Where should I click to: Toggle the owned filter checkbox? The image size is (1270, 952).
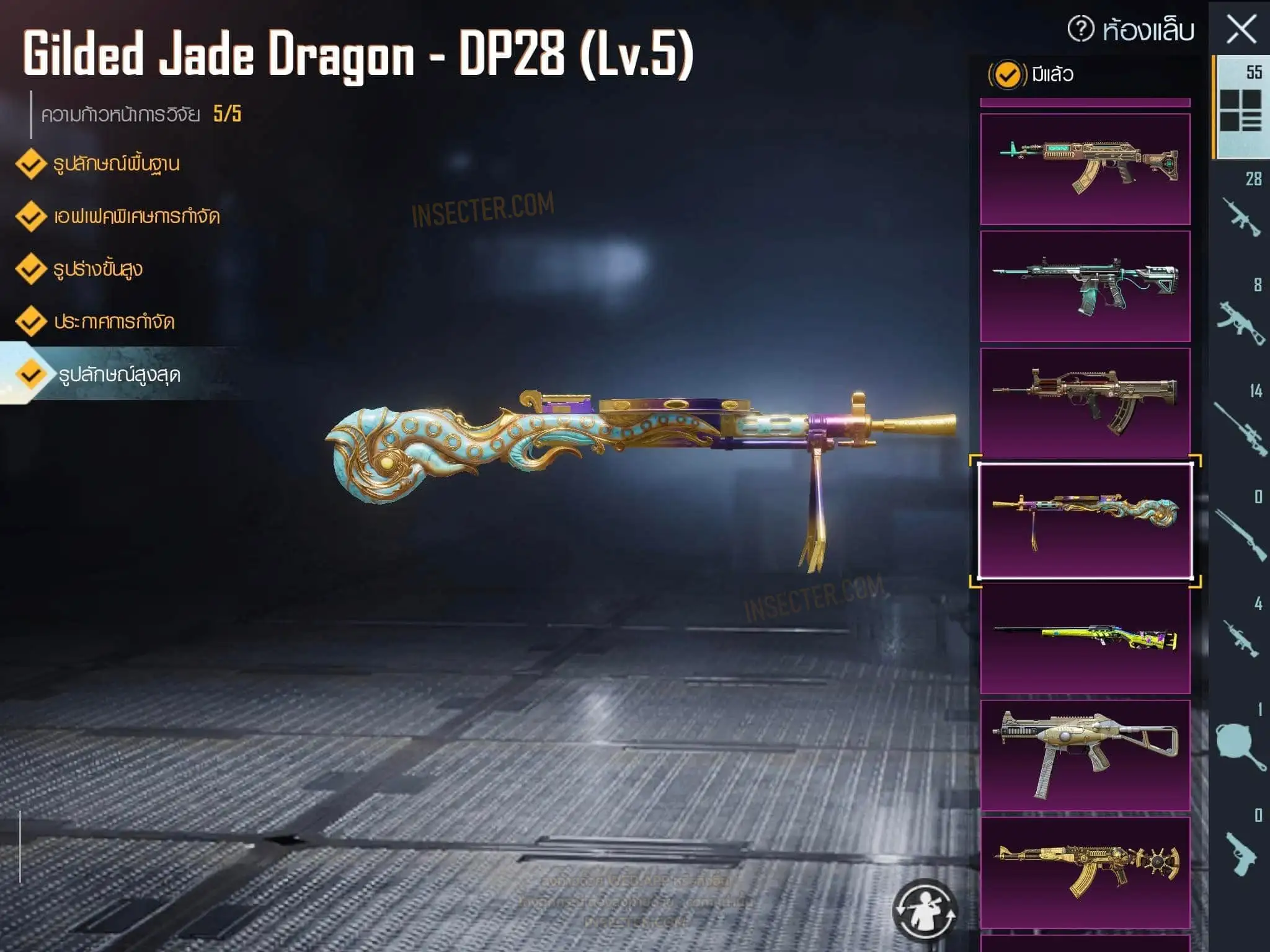click(x=1006, y=75)
